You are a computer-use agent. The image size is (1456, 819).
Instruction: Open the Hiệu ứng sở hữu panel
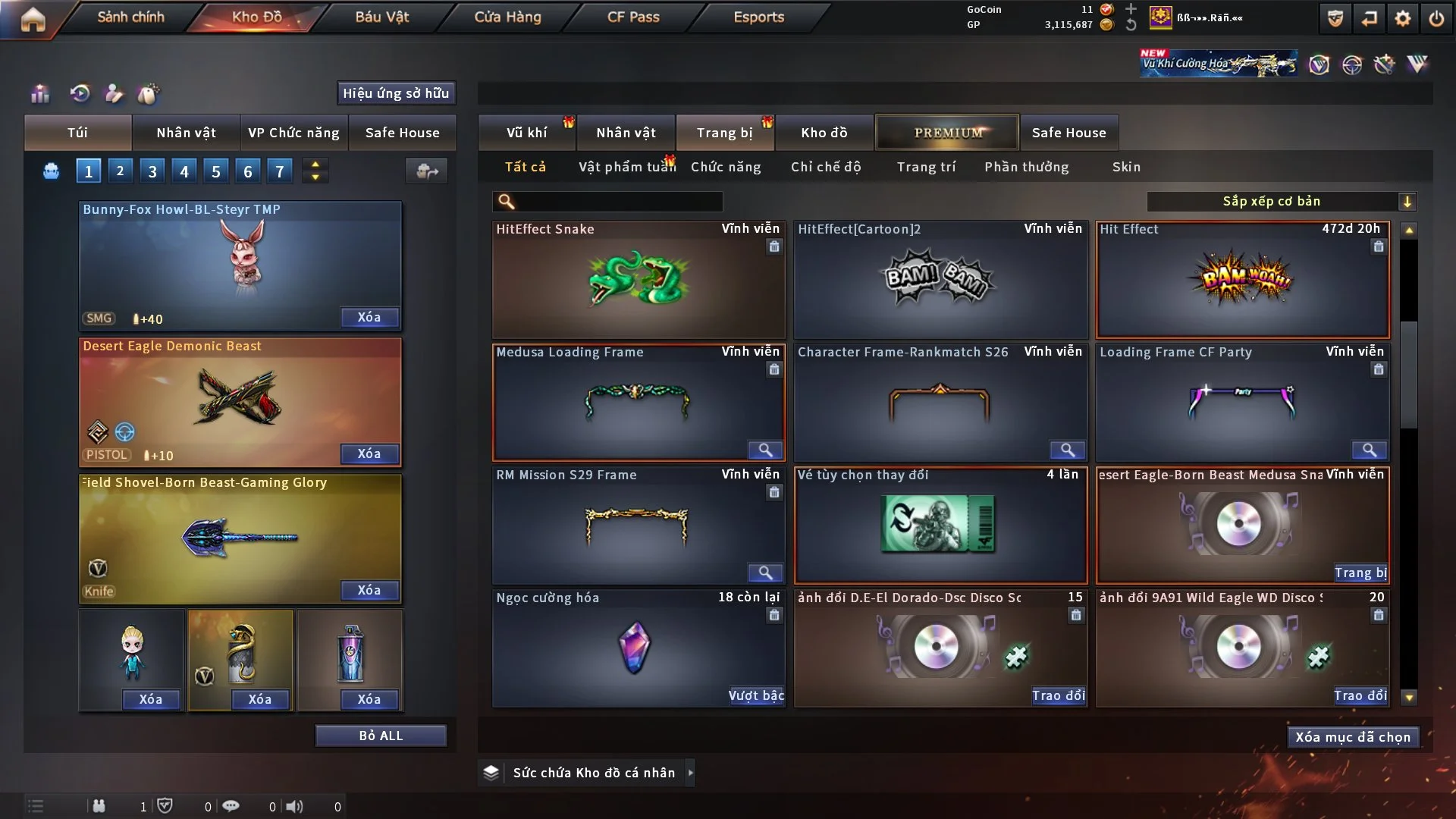396,93
